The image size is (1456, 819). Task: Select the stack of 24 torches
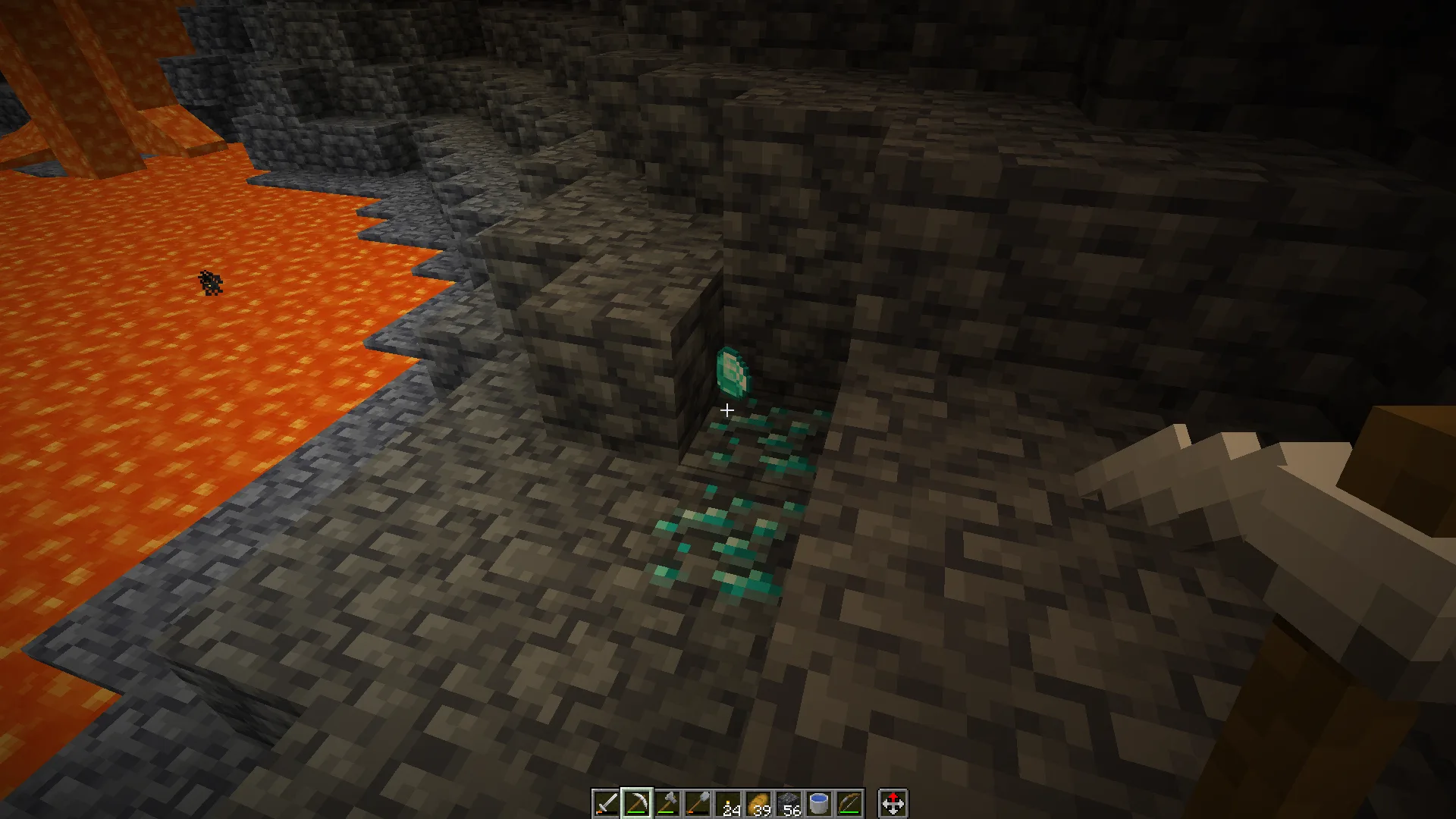tap(728, 803)
